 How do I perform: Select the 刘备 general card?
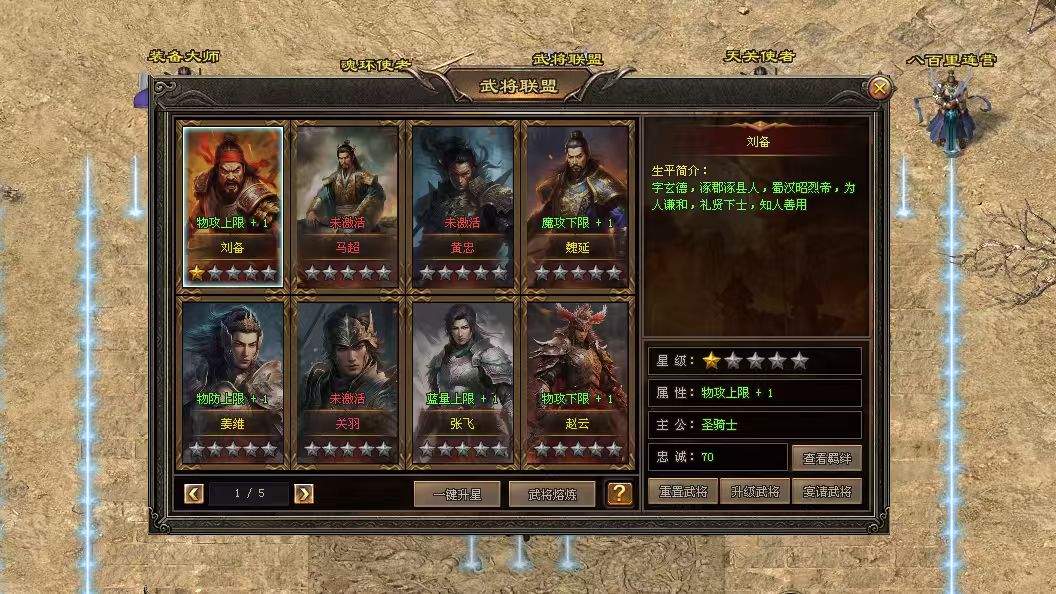click(x=232, y=204)
